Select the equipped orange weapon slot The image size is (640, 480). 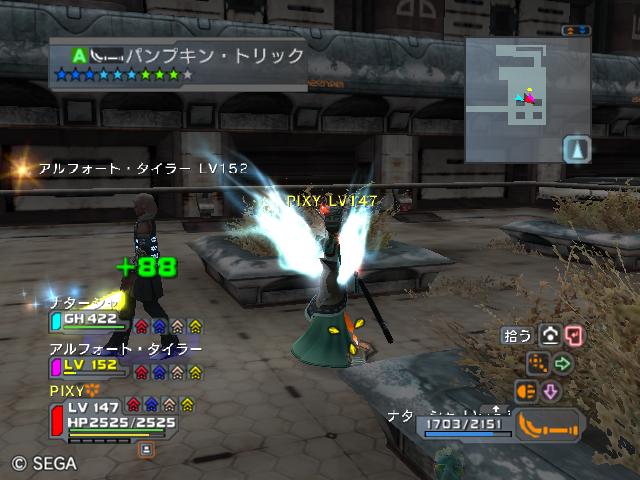click(x=549, y=425)
